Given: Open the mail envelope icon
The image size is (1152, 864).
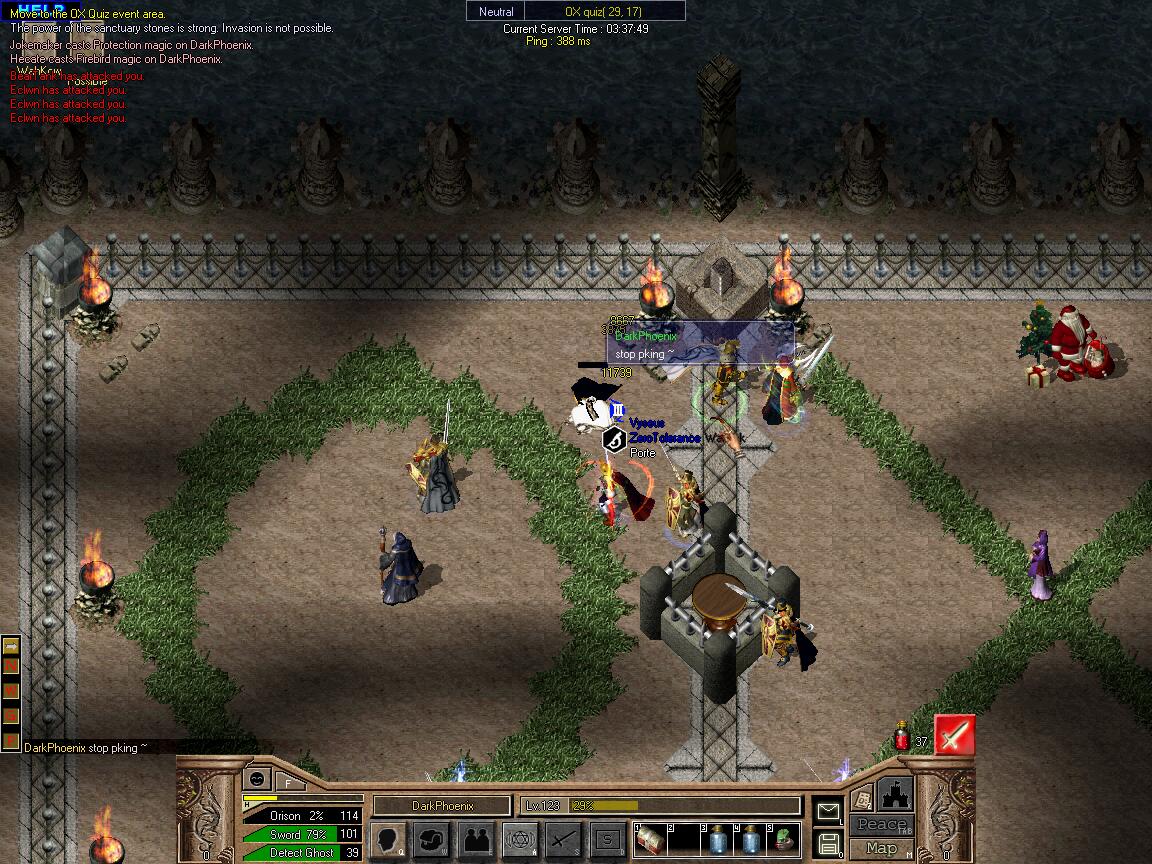Looking at the screenshot, I should (x=828, y=812).
